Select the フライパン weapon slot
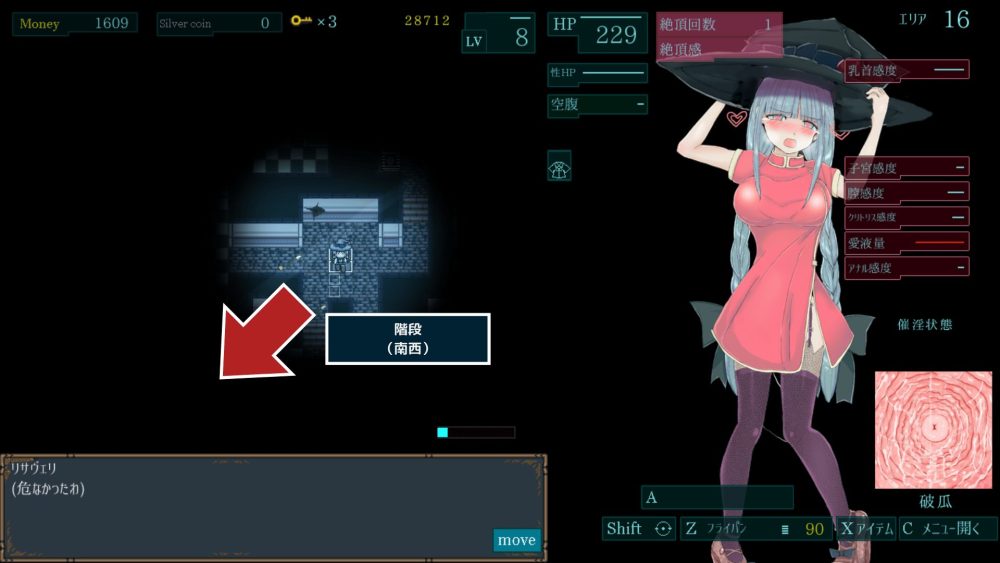1000x563 pixels. tap(756, 529)
